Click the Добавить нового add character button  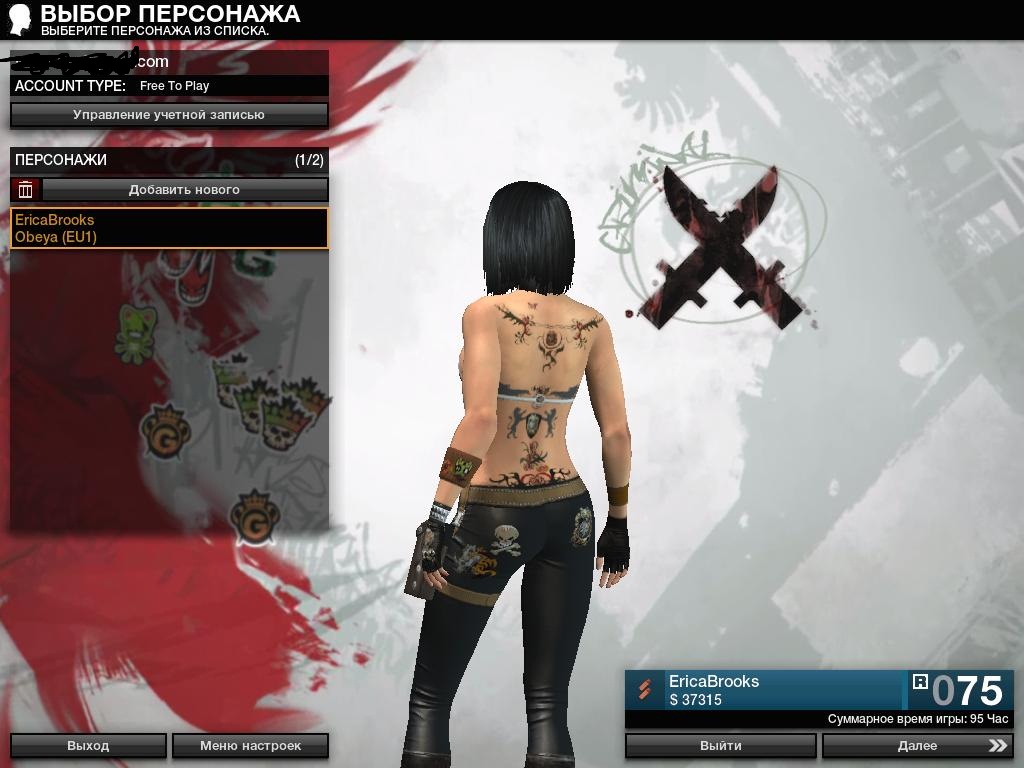coord(185,189)
